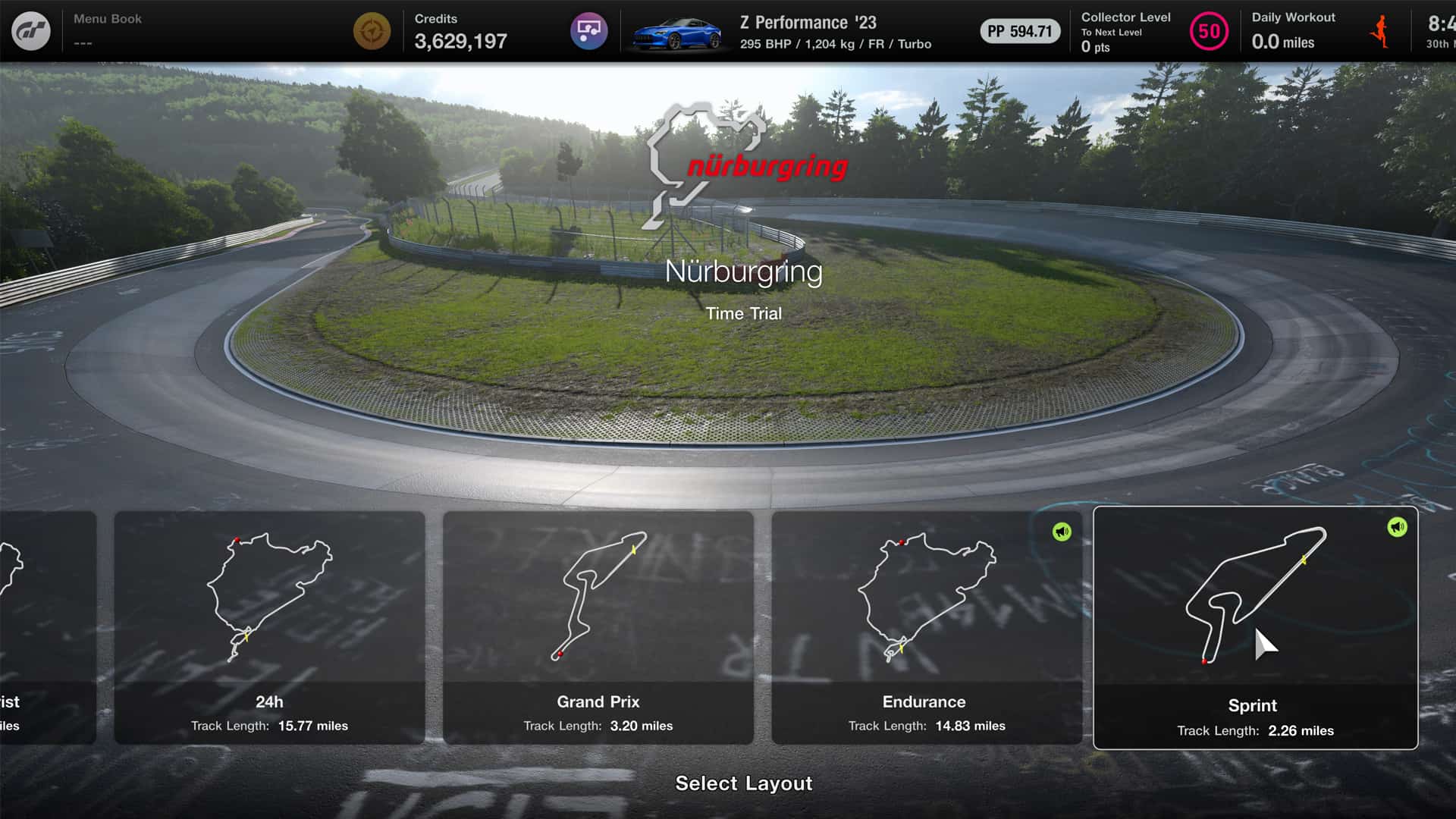Click the Credits balance of 3,629,197
The image size is (1456, 819).
460,41
